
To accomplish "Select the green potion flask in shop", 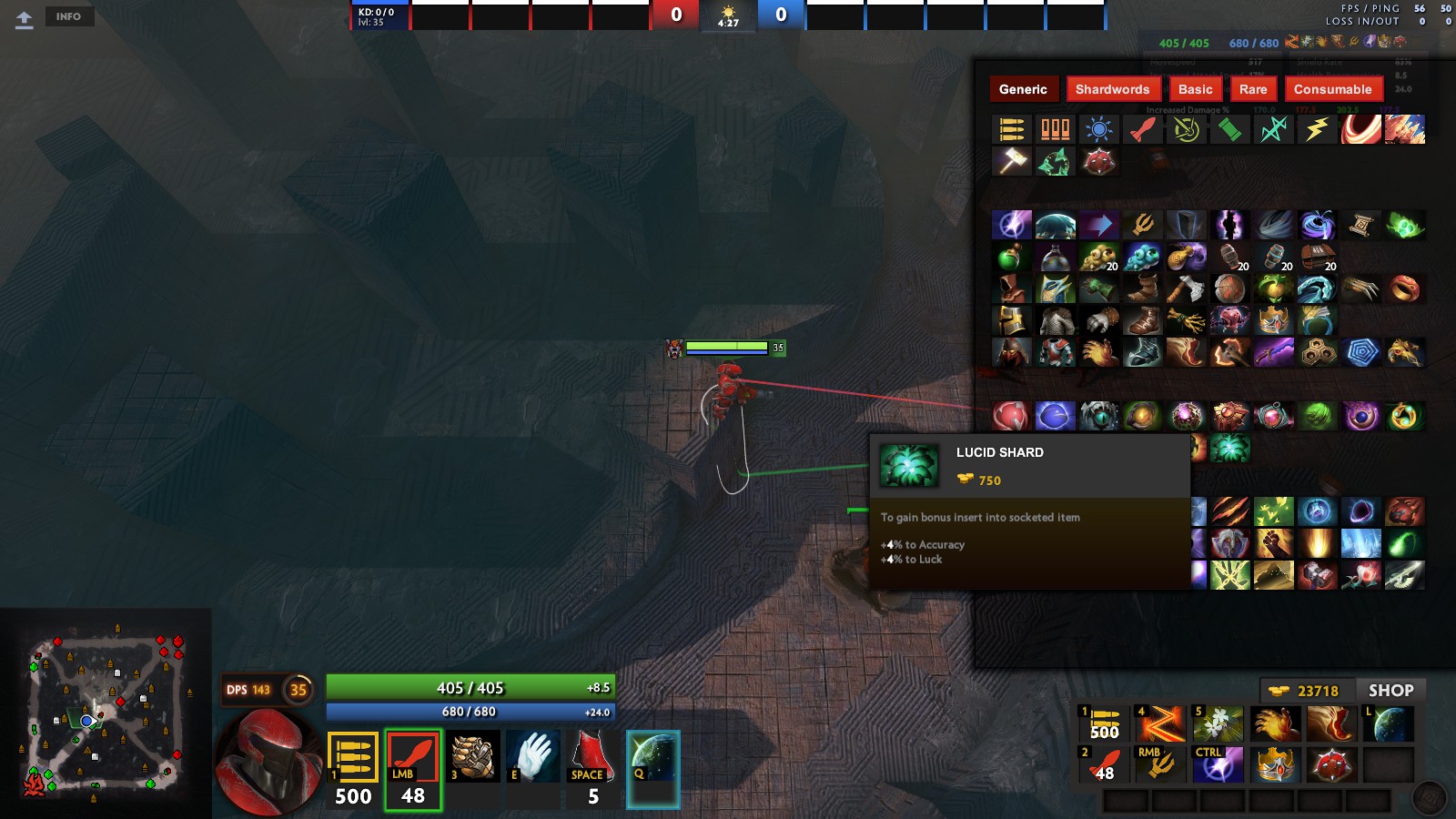I will (x=1011, y=258).
